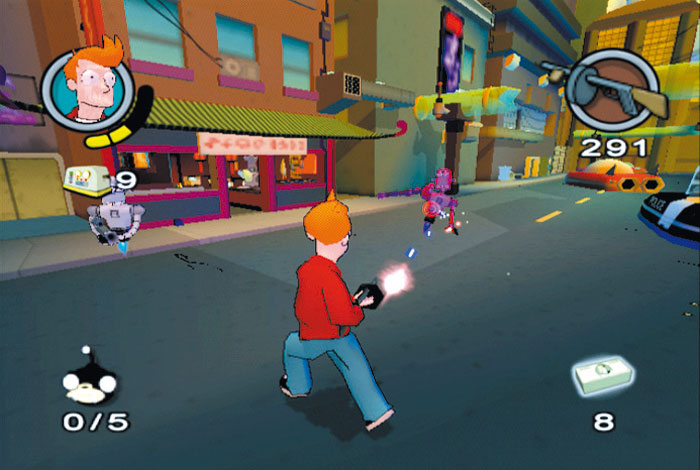Screen dimensions: 700x470
Task: Click the white machine icon beside the 9
Action: pos(88,179)
